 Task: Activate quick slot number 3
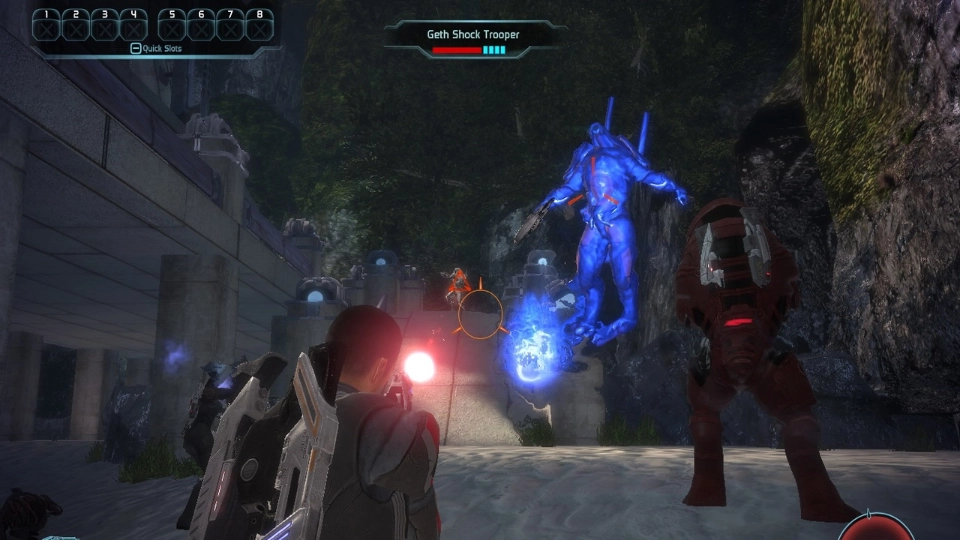105,25
